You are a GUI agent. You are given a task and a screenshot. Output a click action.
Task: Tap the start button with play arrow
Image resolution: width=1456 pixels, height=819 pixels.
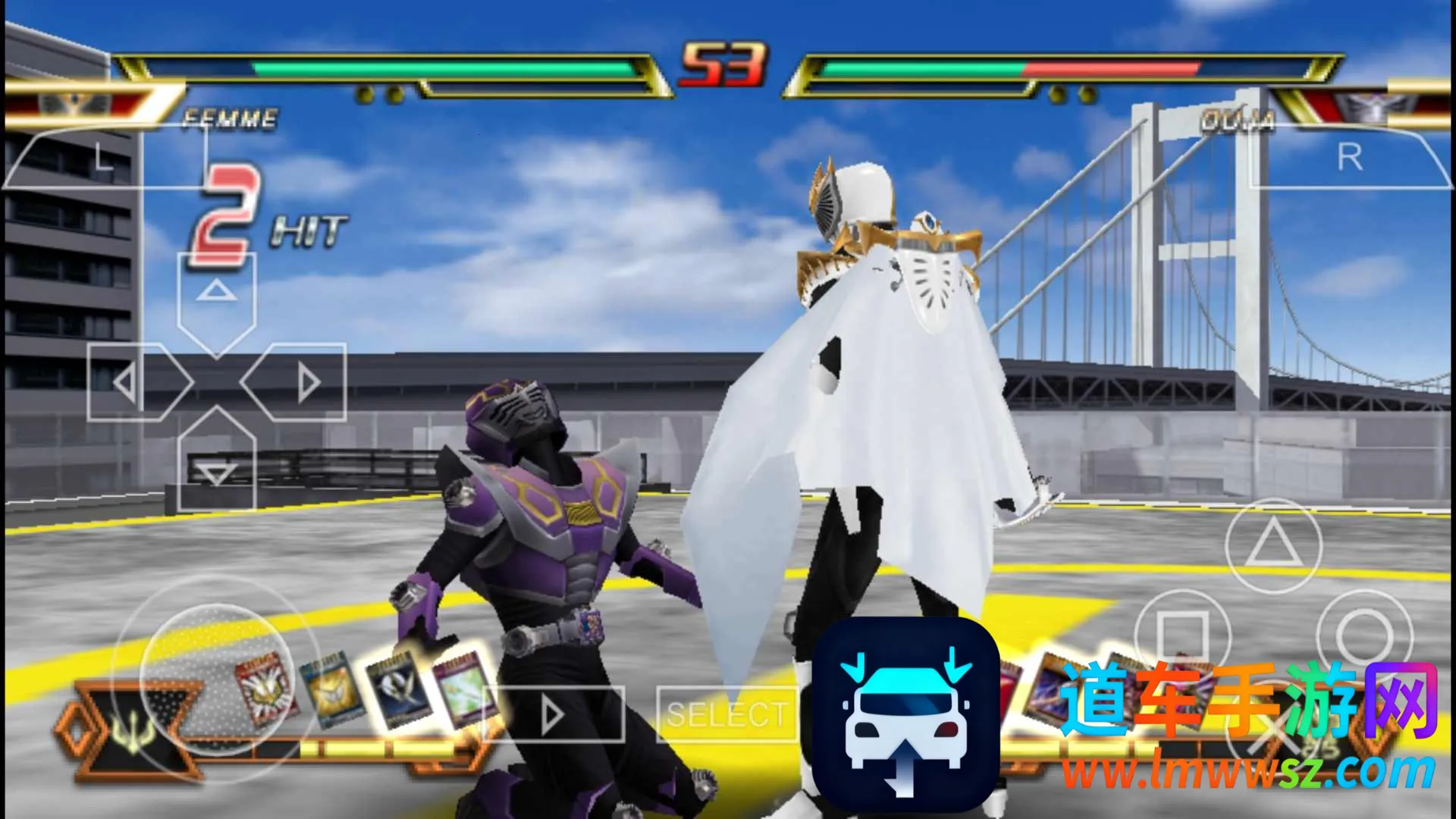554,714
